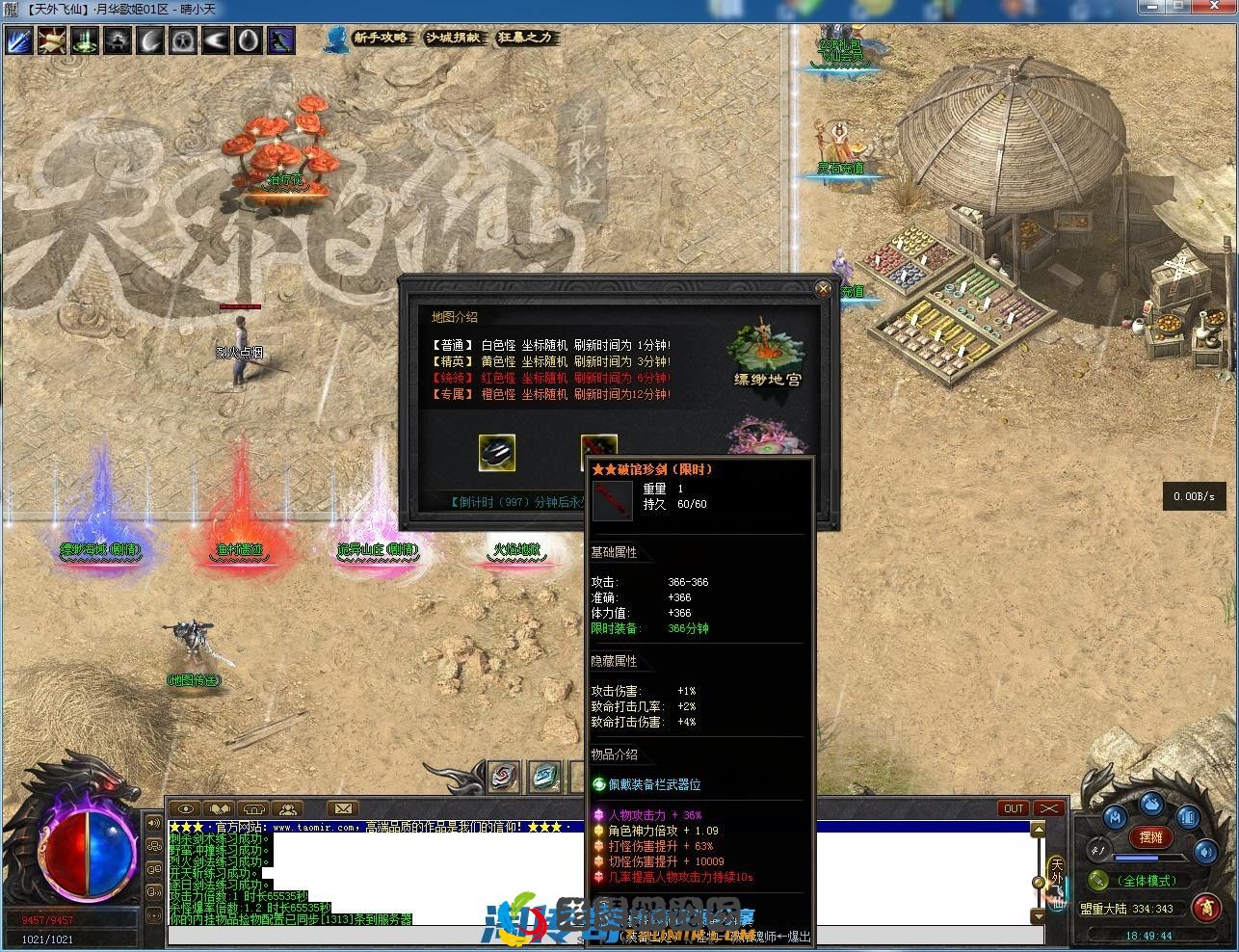Open the skill book icon on the bottom-right panel
The width and height of the screenshot is (1239, 952).
(1189, 818)
